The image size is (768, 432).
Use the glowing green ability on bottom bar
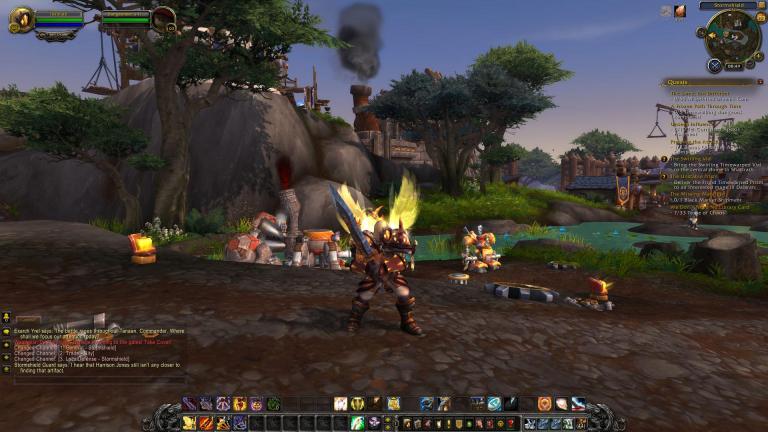(x=357, y=423)
